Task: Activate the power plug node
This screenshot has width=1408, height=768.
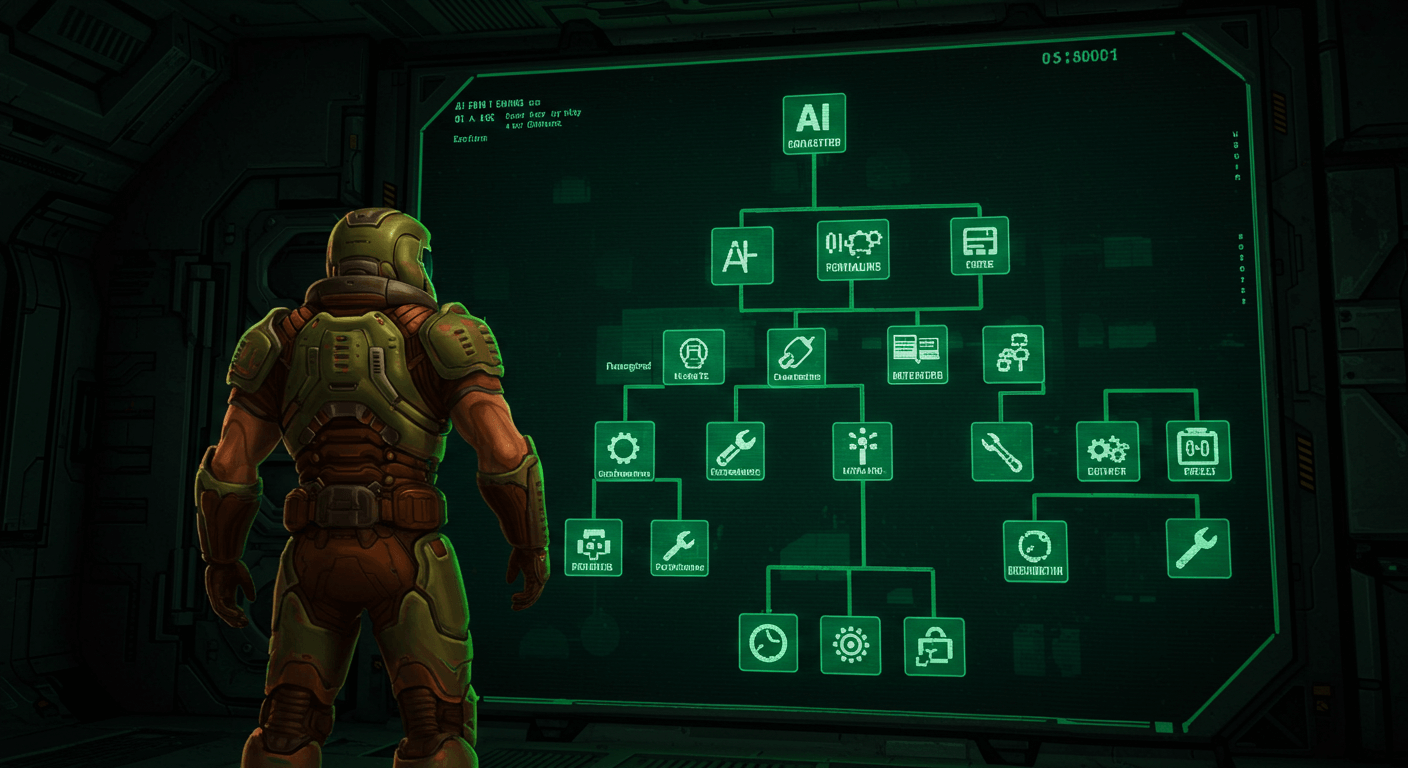Action: click(x=797, y=357)
